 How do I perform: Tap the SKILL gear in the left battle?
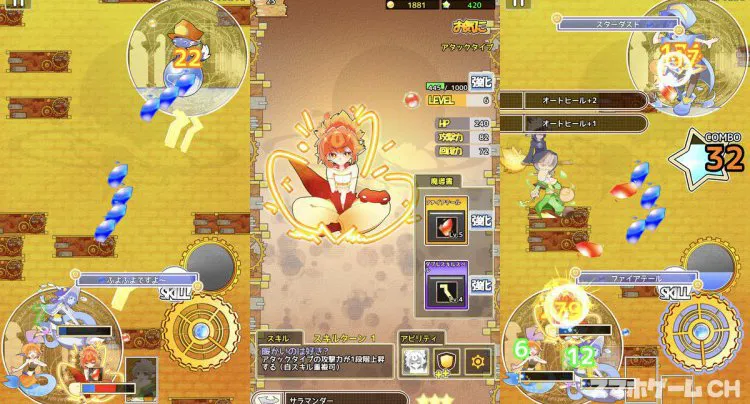click(x=212, y=268)
